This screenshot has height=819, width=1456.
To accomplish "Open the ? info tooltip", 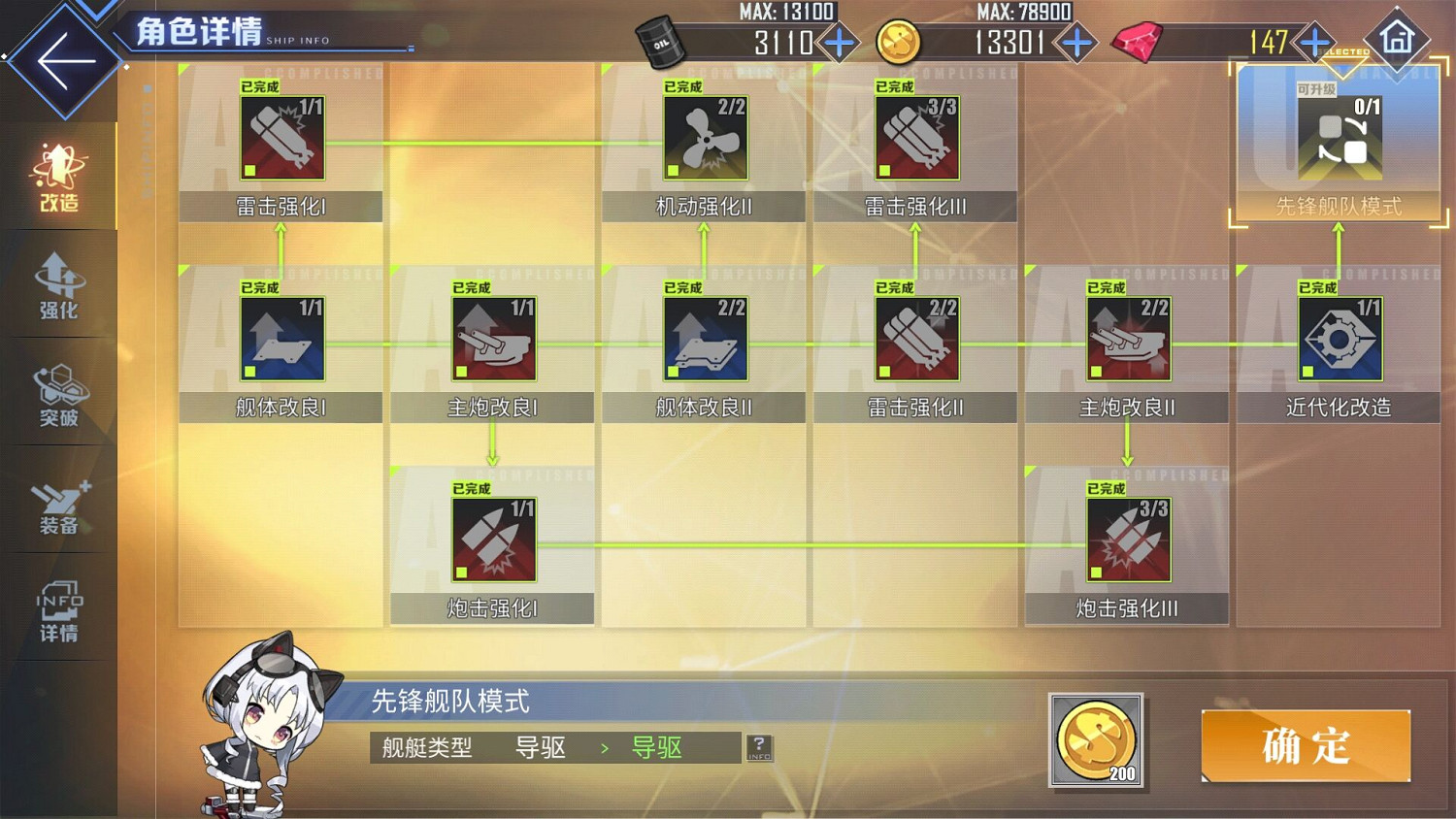I will click(758, 747).
